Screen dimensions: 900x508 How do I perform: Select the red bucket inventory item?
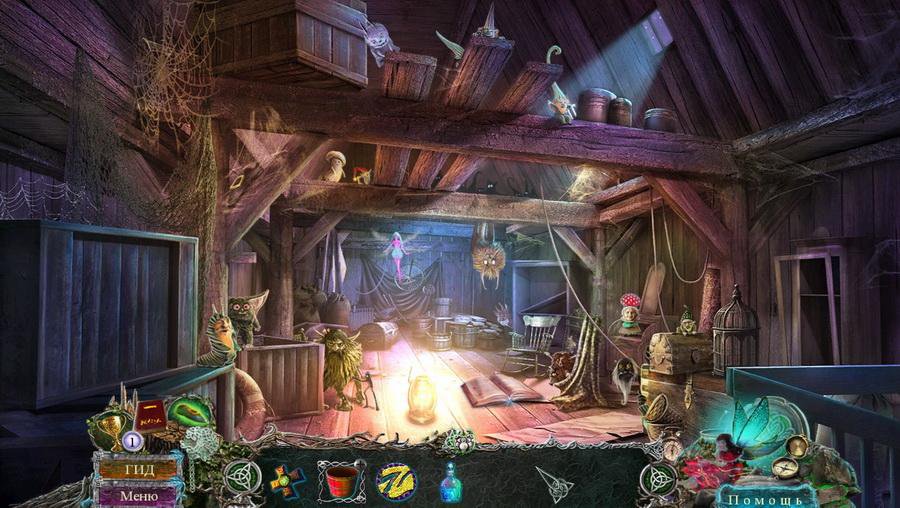pyautogui.click(x=341, y=481)
